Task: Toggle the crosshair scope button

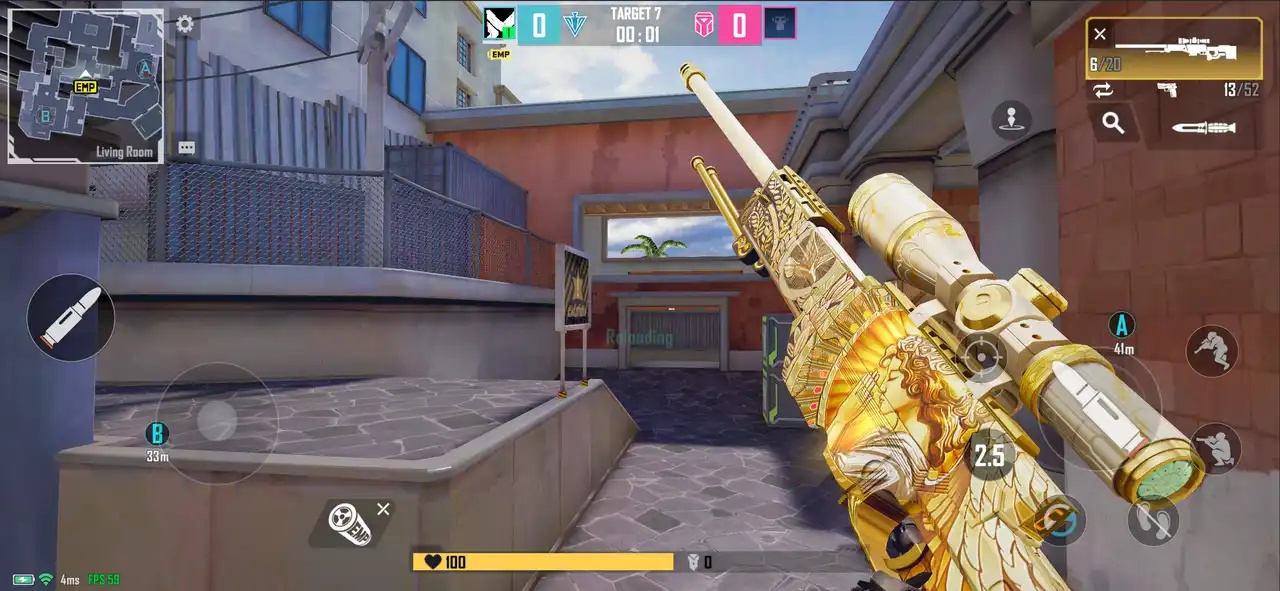Action: pos(982,356)
